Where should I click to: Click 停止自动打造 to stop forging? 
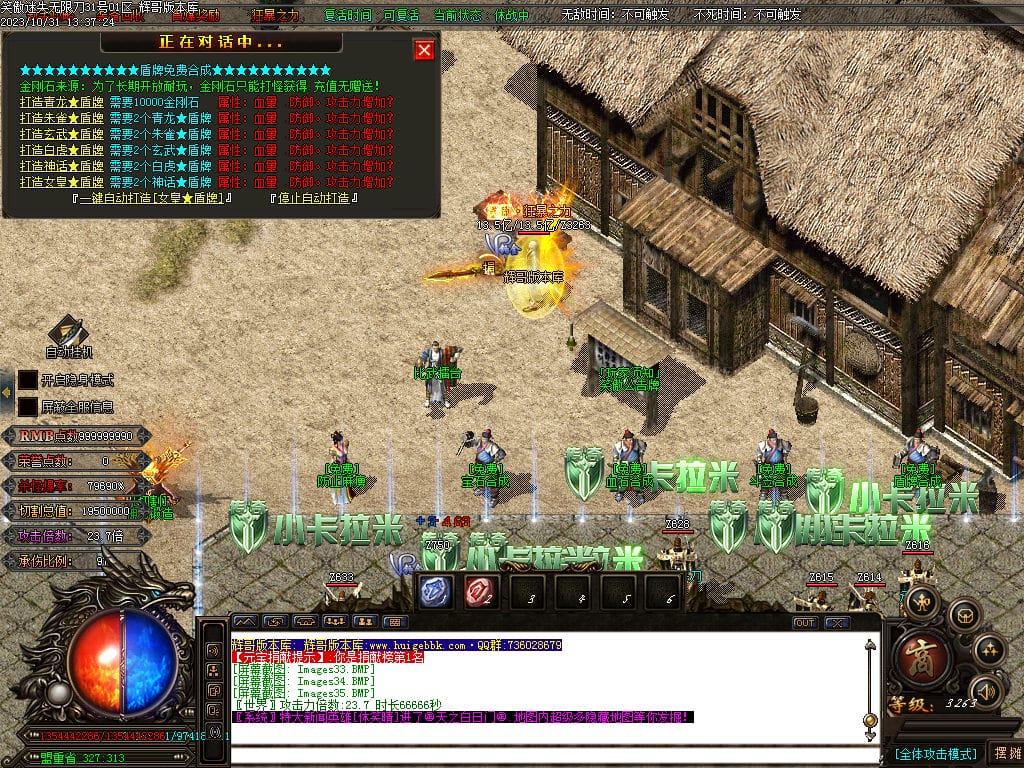coord(314,198)
